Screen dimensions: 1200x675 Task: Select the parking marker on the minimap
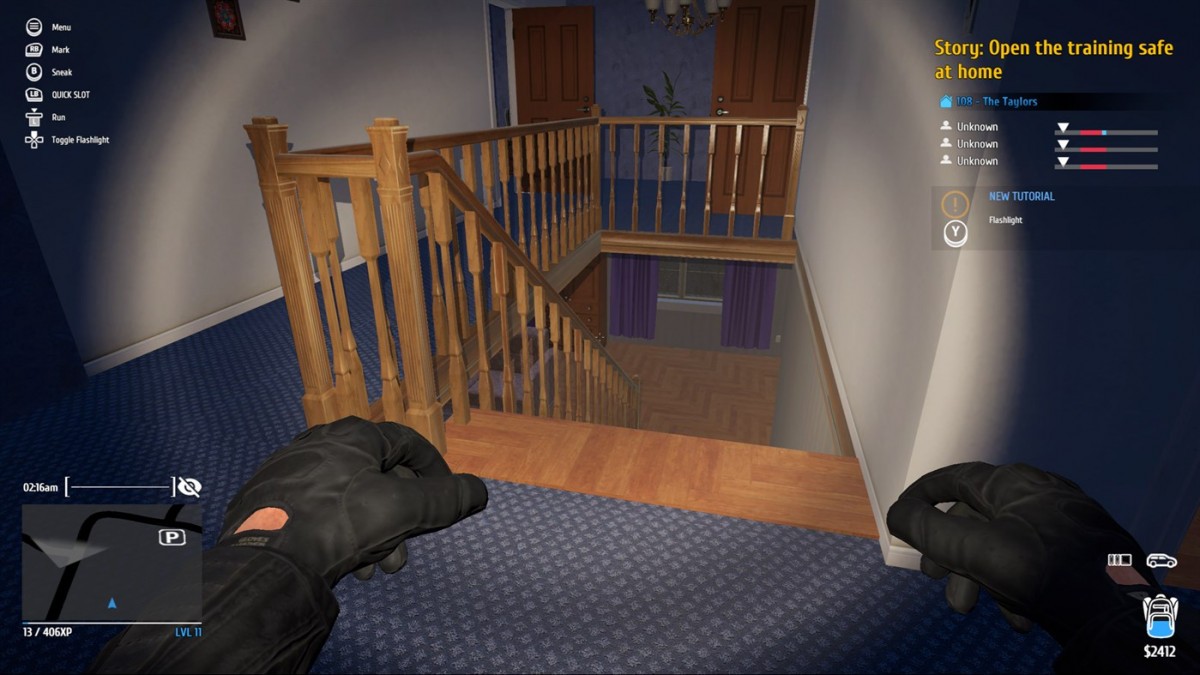172,538
